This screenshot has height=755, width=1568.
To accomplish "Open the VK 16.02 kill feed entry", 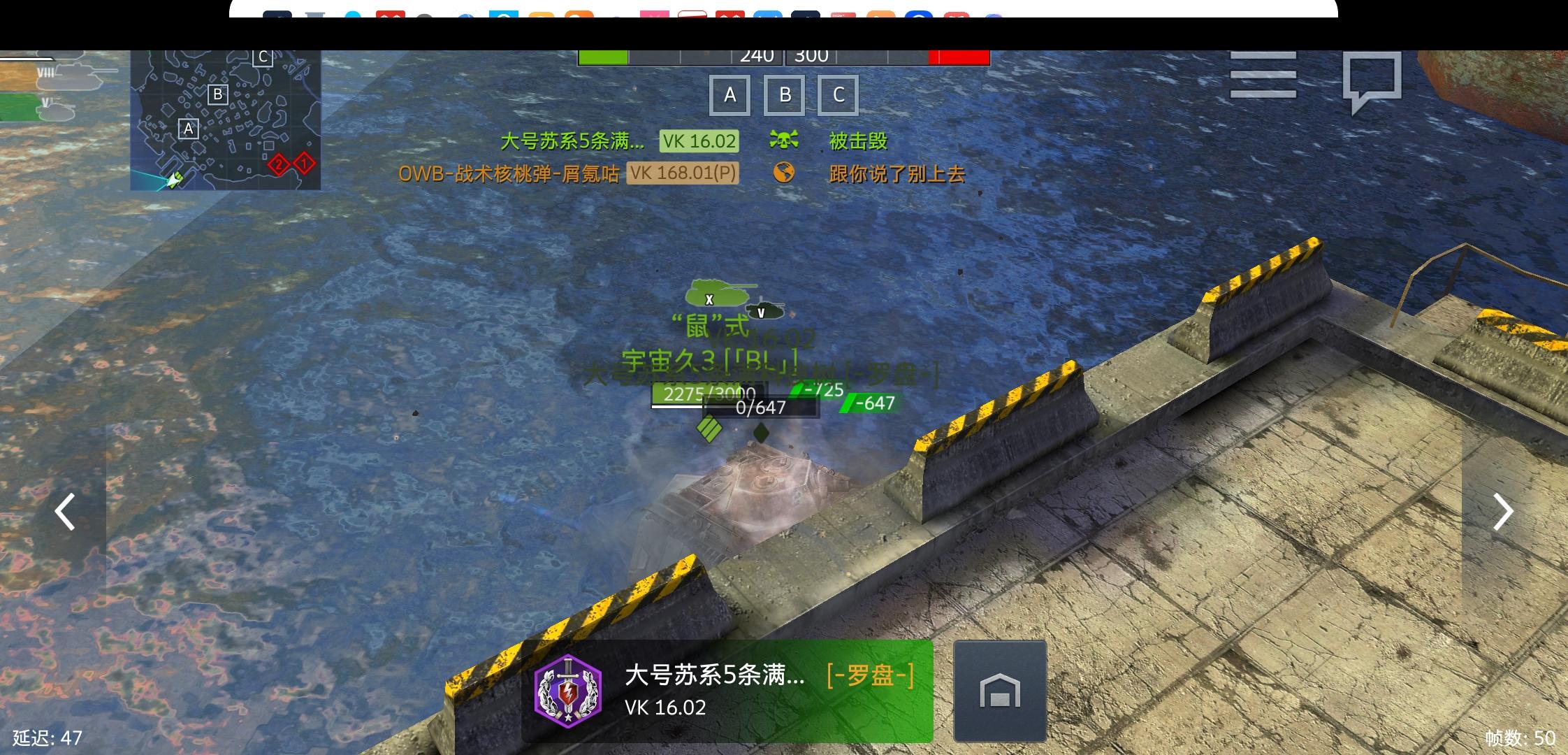I will 699,141.
